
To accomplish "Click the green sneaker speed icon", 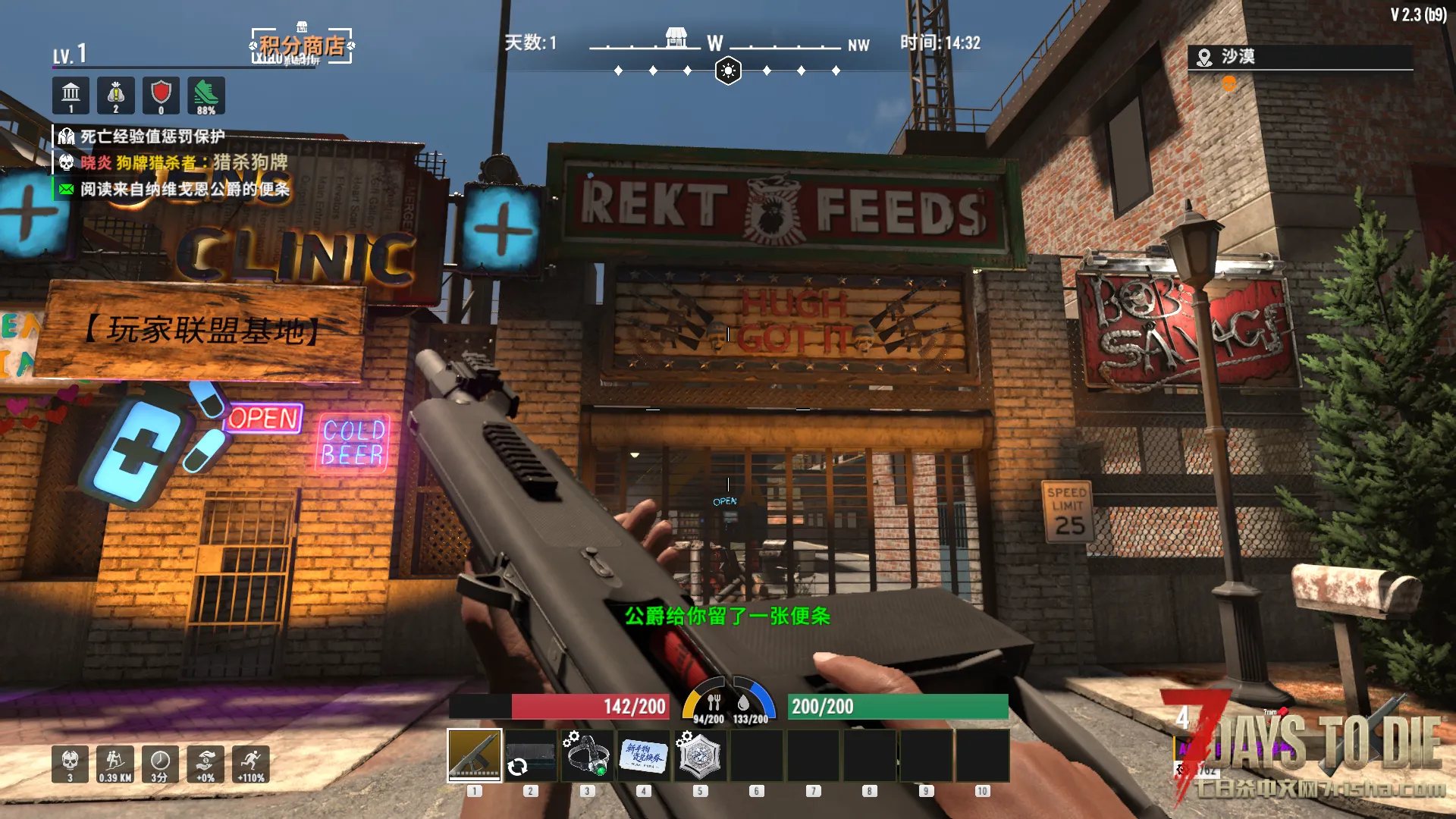I will pyautogui.click(x=206, y=95).
